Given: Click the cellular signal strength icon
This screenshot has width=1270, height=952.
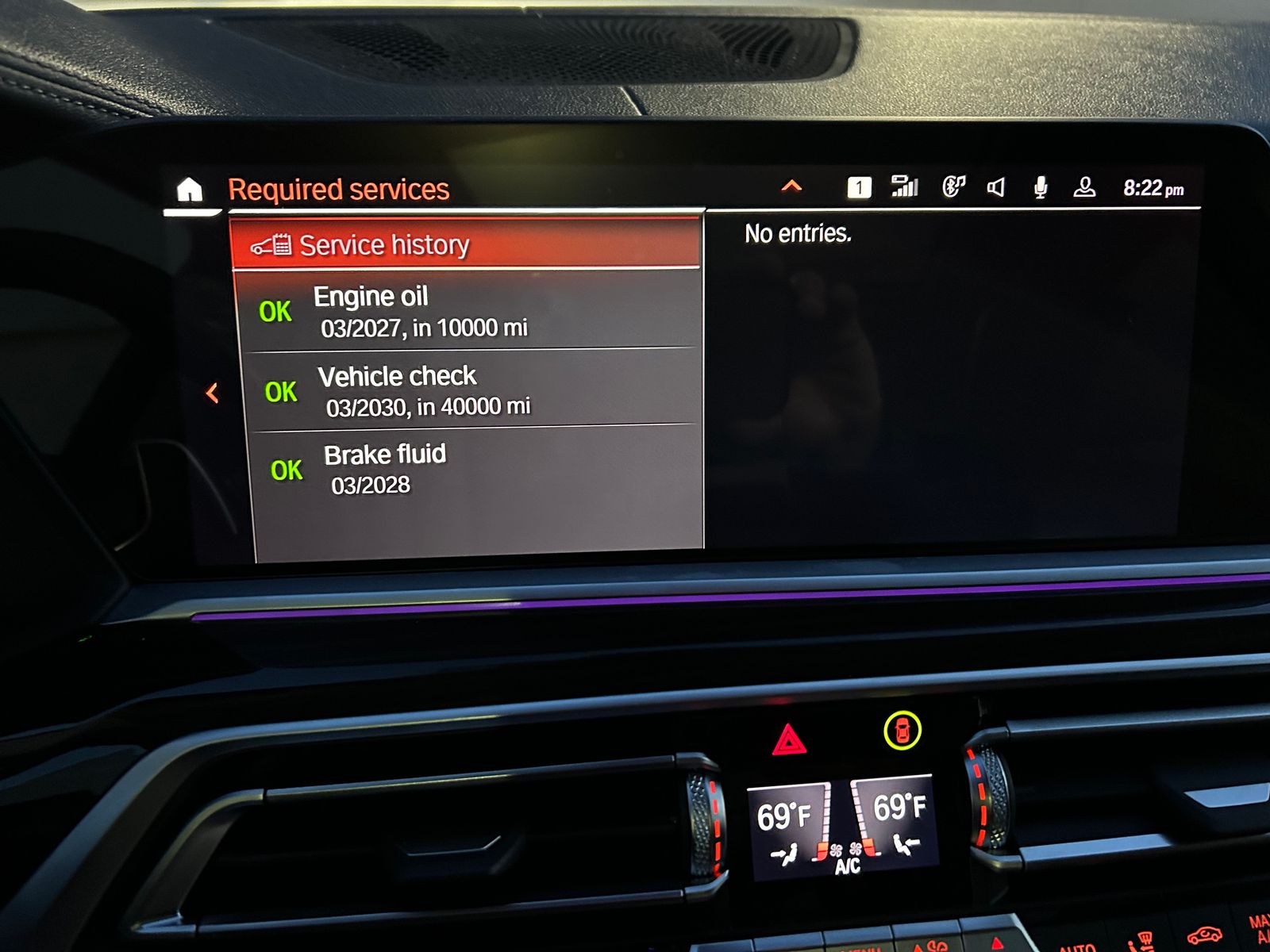Looking at the screenshot, I should (903, 187).
